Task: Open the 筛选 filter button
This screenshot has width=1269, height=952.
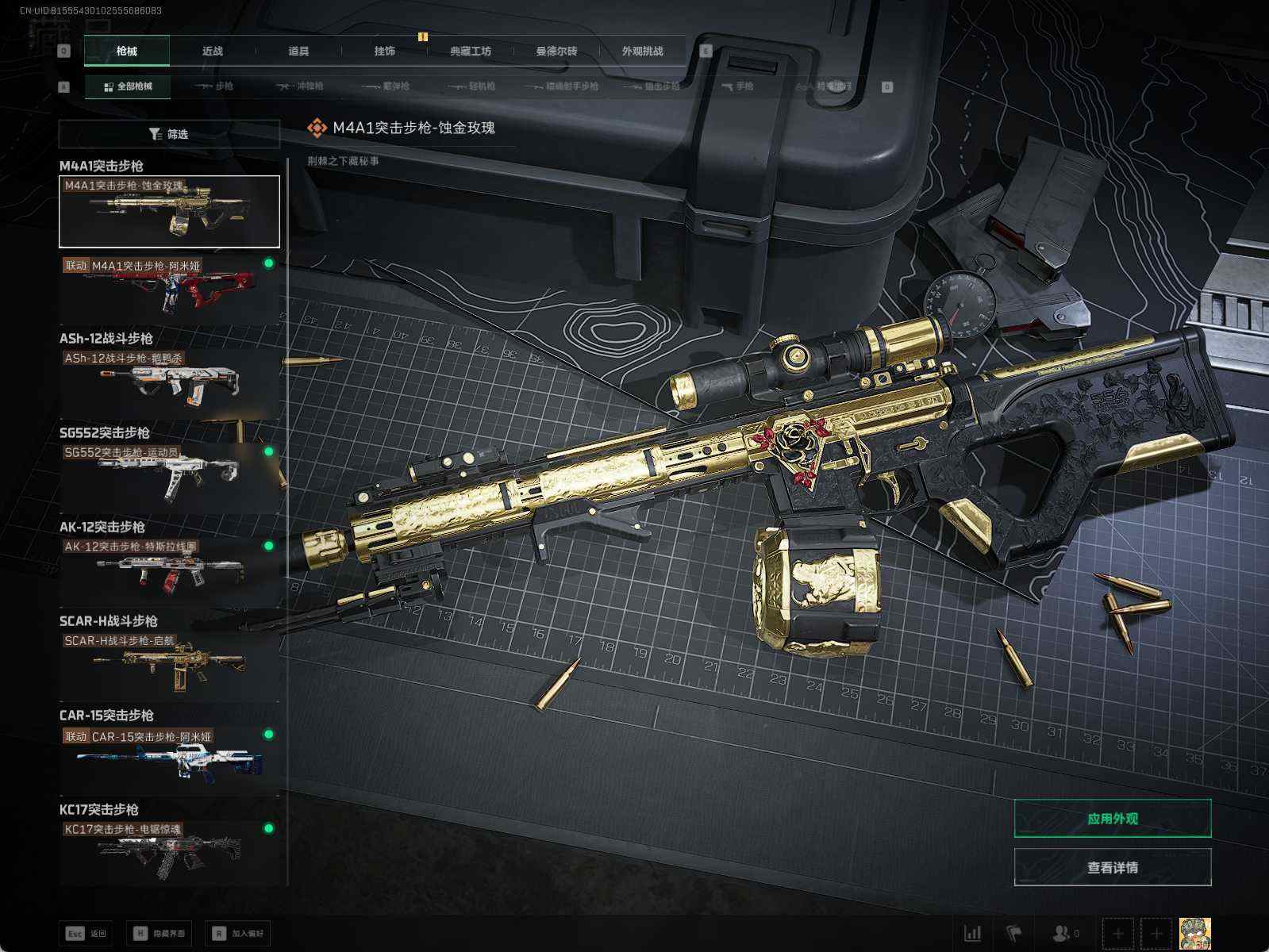Action: pos(169,134)
